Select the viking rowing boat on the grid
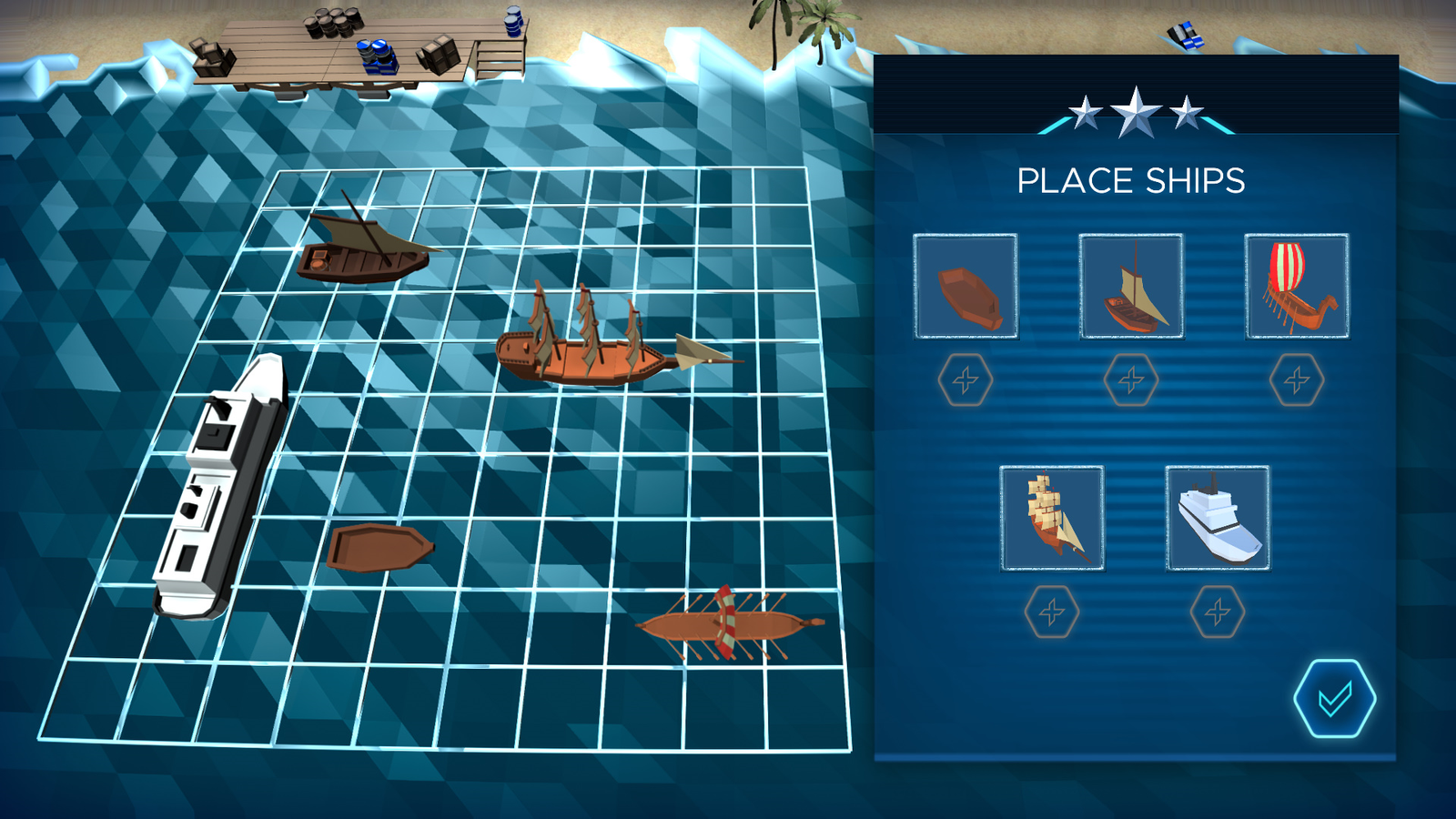The height and width of the screenshot is (819, 1456). pos(728,626)
